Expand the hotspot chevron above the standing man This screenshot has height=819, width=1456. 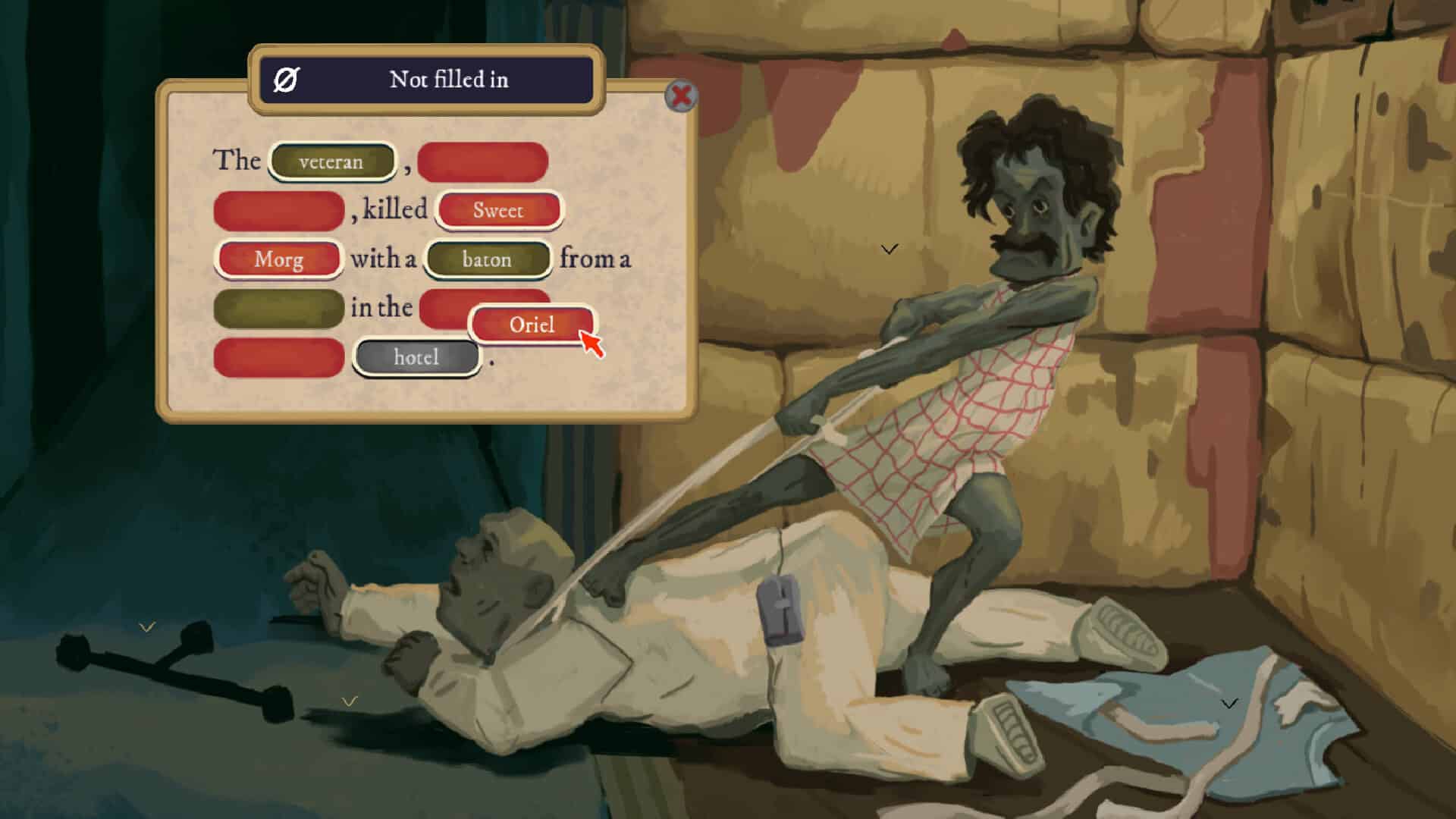[888, 247]
